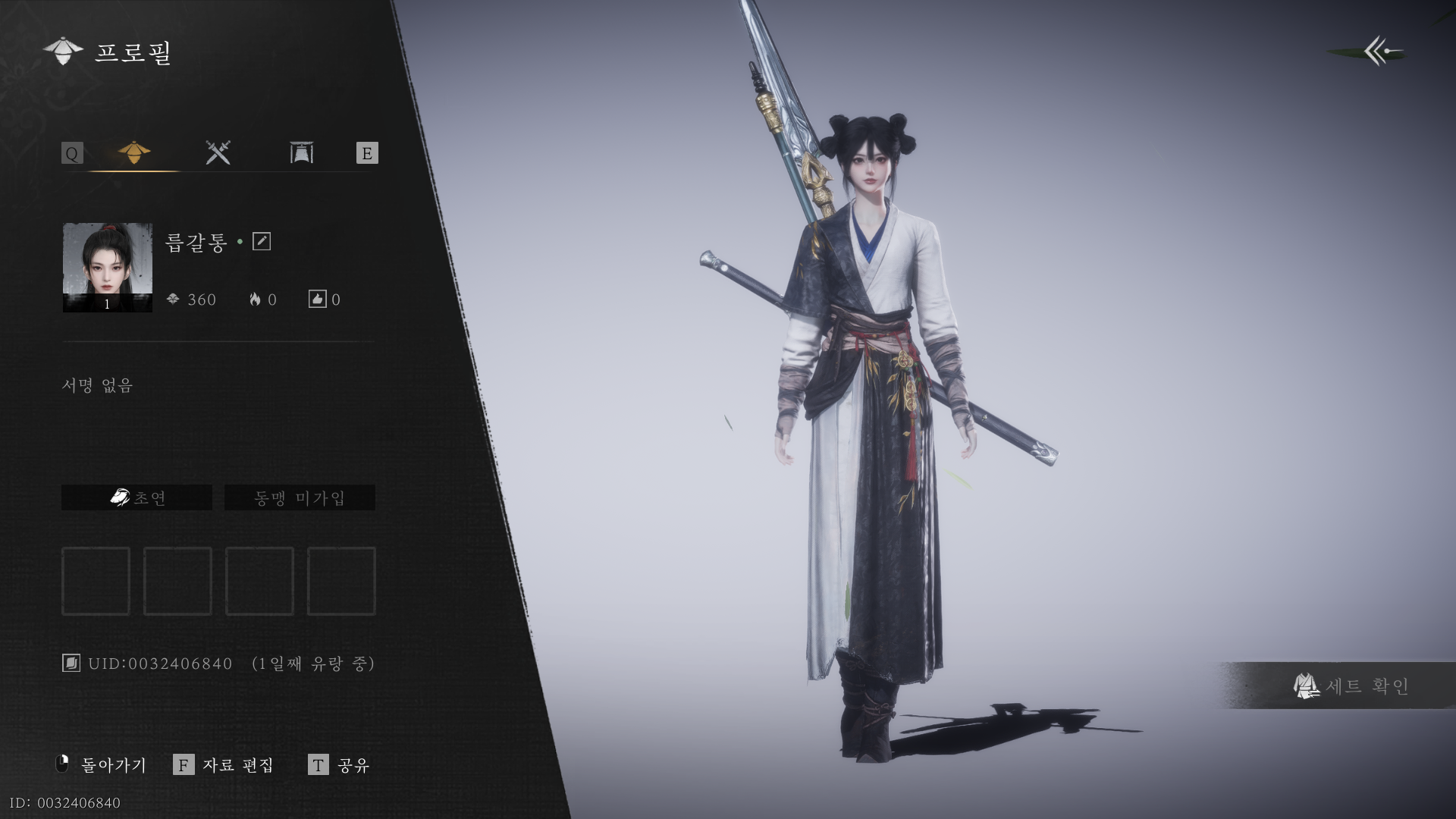1456x819 pixels.
Task: Open the 초연 faction button
Action: click(x=137, y=497)
